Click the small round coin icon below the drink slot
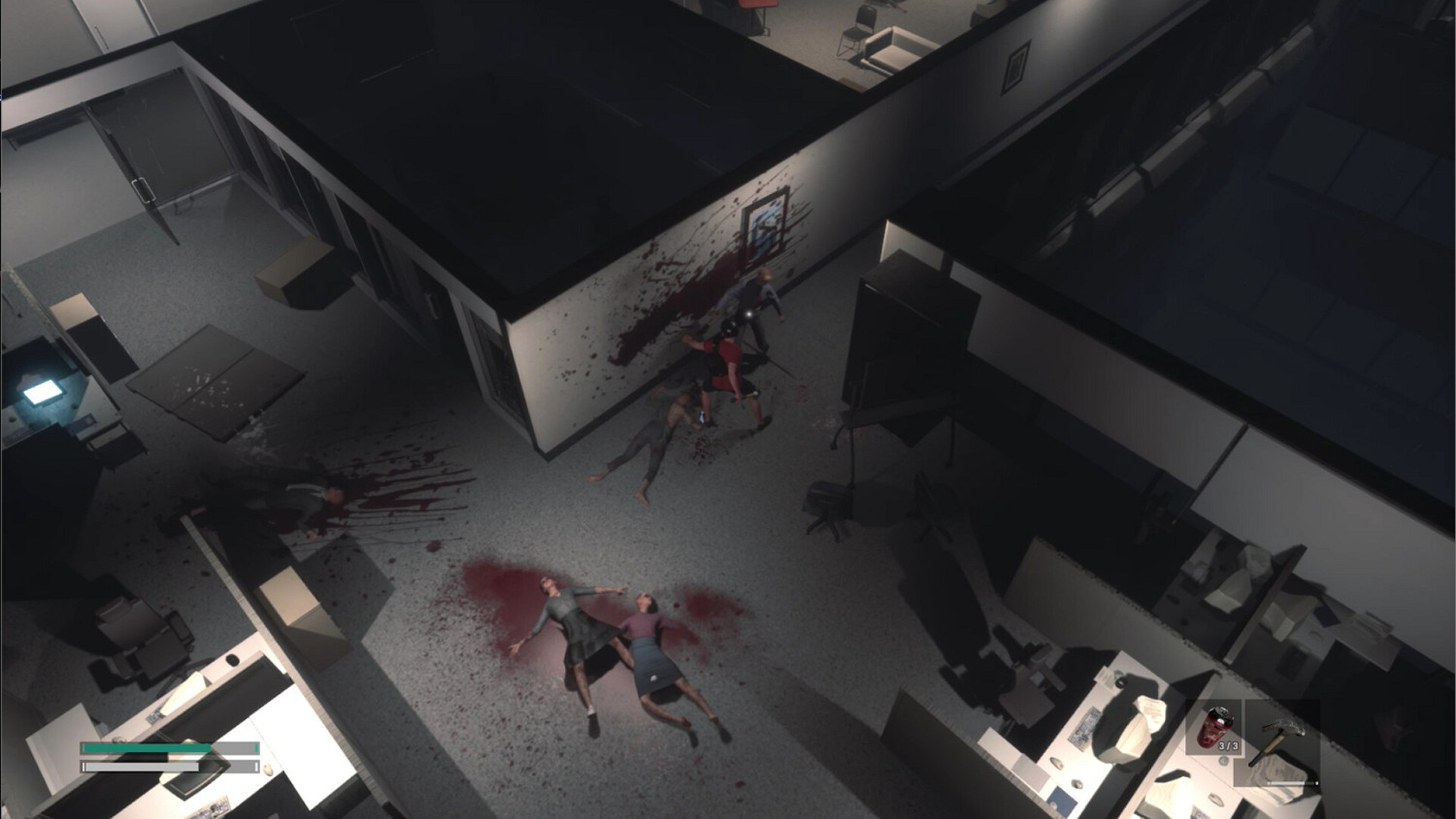Viewport: 1456px width, 819px height. pos(1223,761)
